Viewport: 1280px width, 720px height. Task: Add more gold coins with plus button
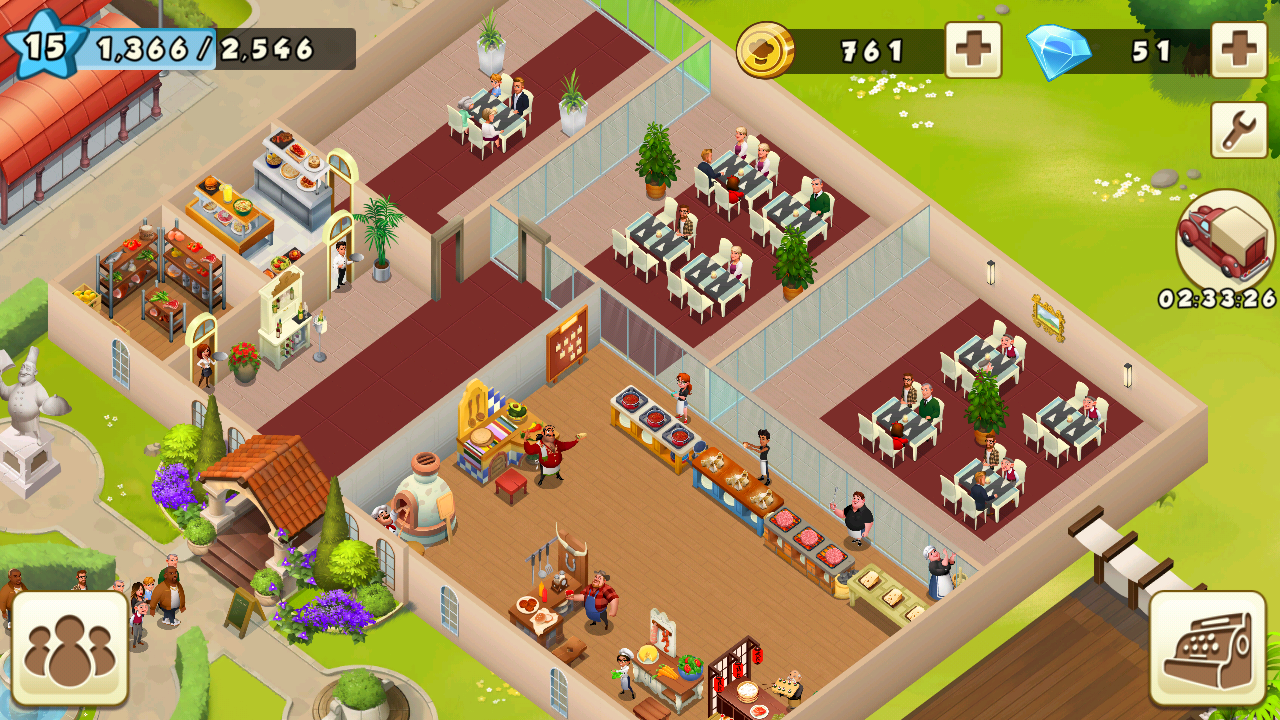click(x=973, y=49)
